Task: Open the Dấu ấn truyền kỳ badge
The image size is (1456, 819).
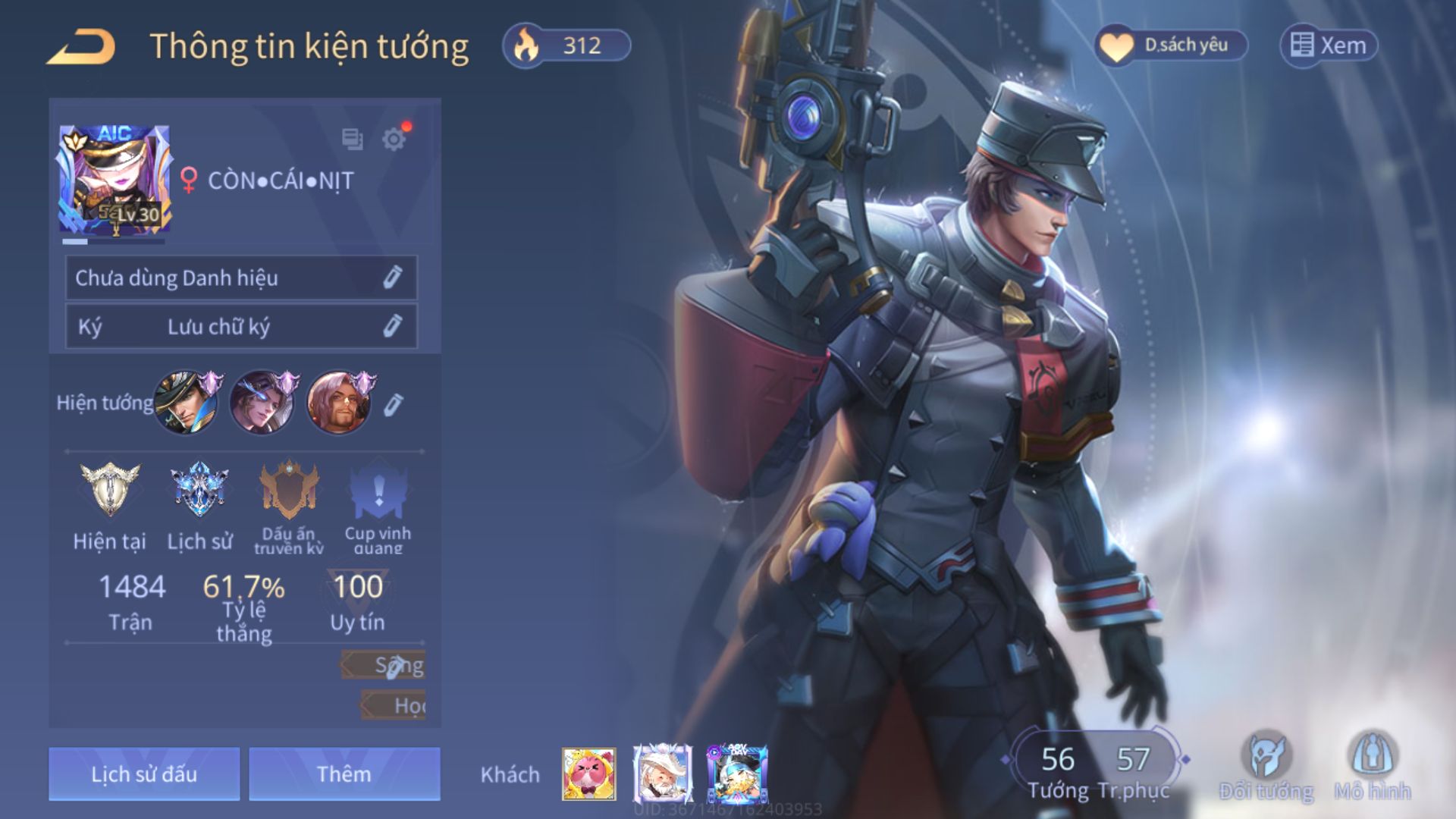Action: 288,491
